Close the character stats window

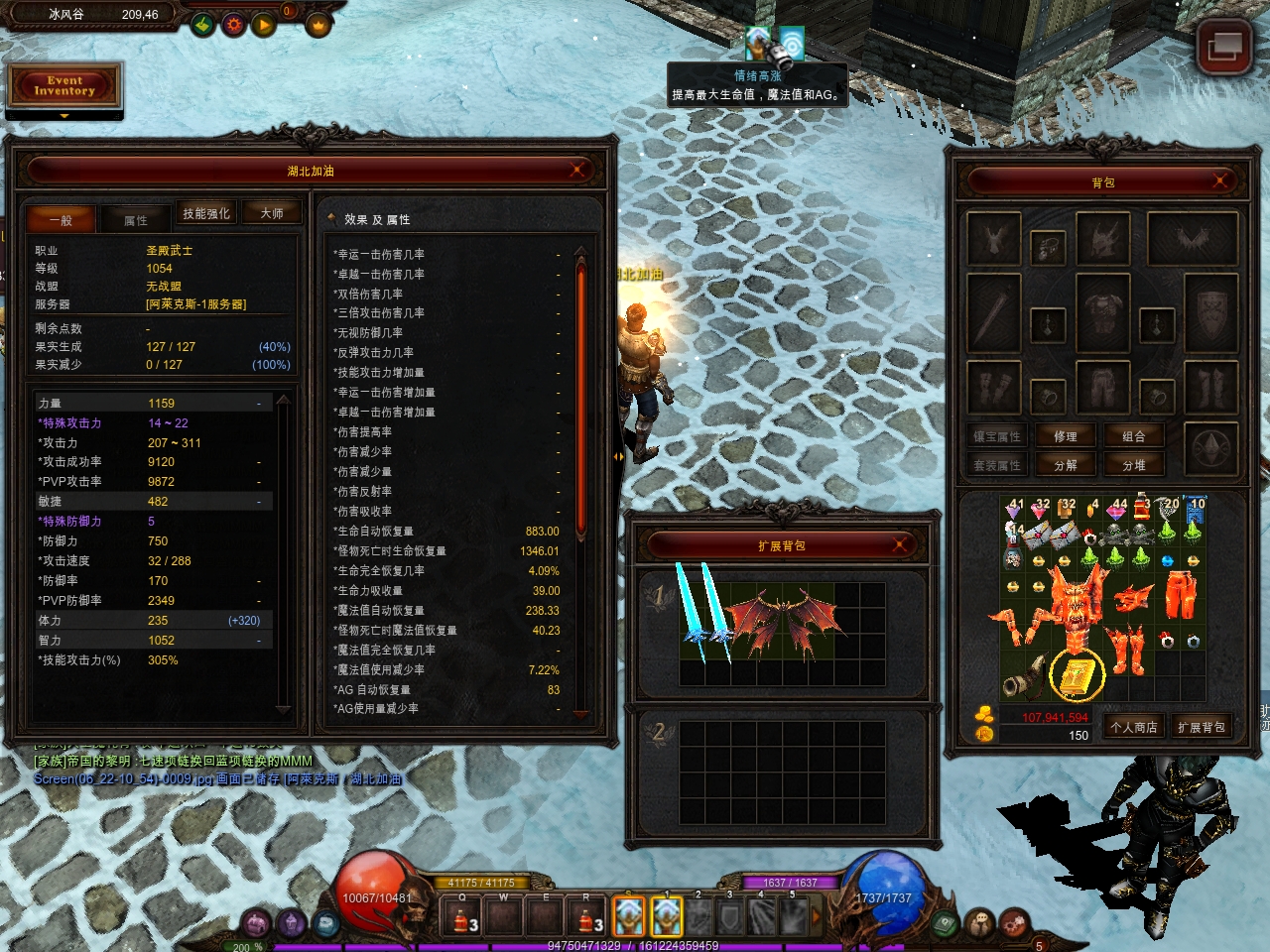(x=577, y=171)
